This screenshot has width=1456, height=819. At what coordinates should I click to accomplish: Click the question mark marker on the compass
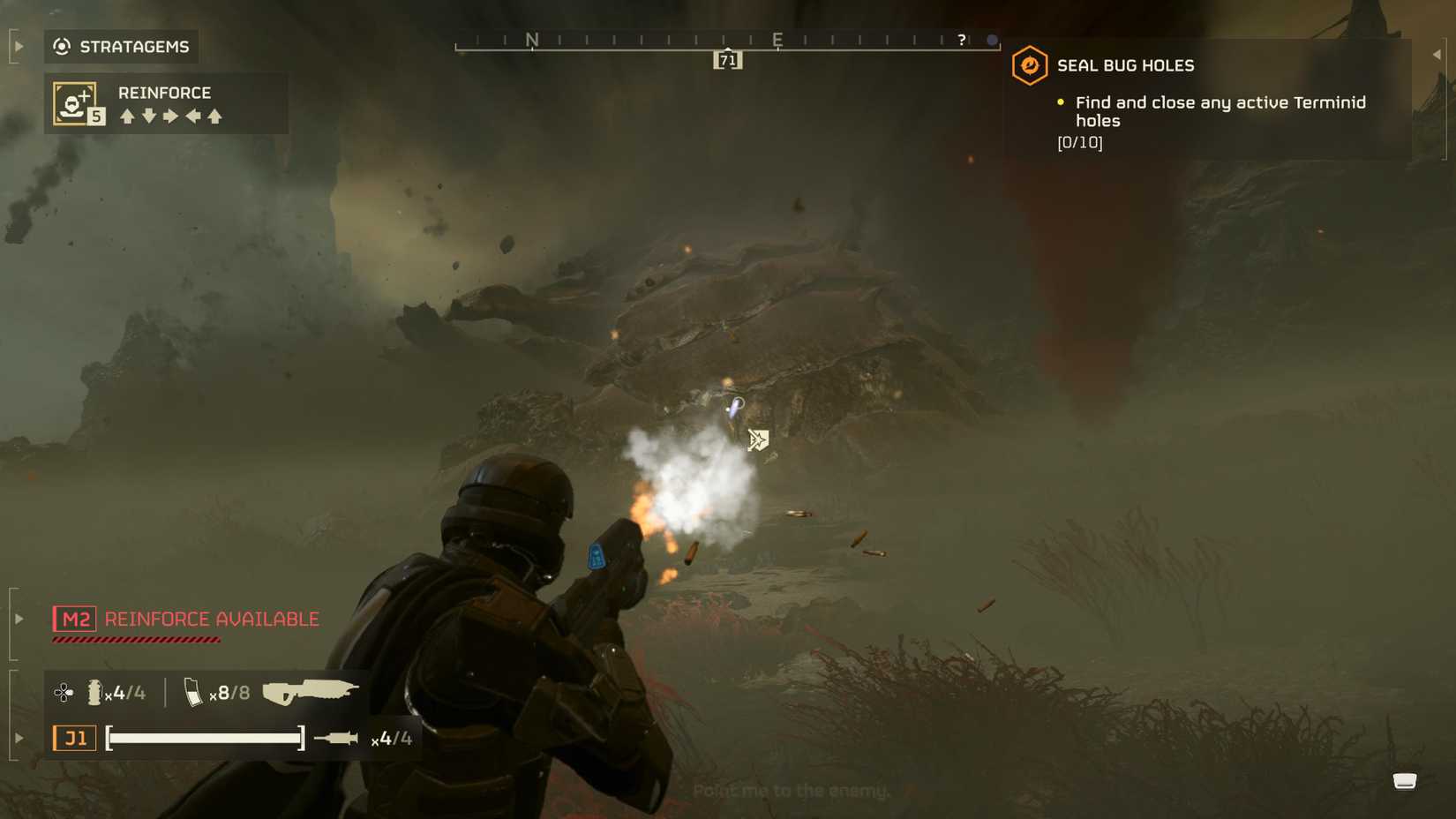961,39
